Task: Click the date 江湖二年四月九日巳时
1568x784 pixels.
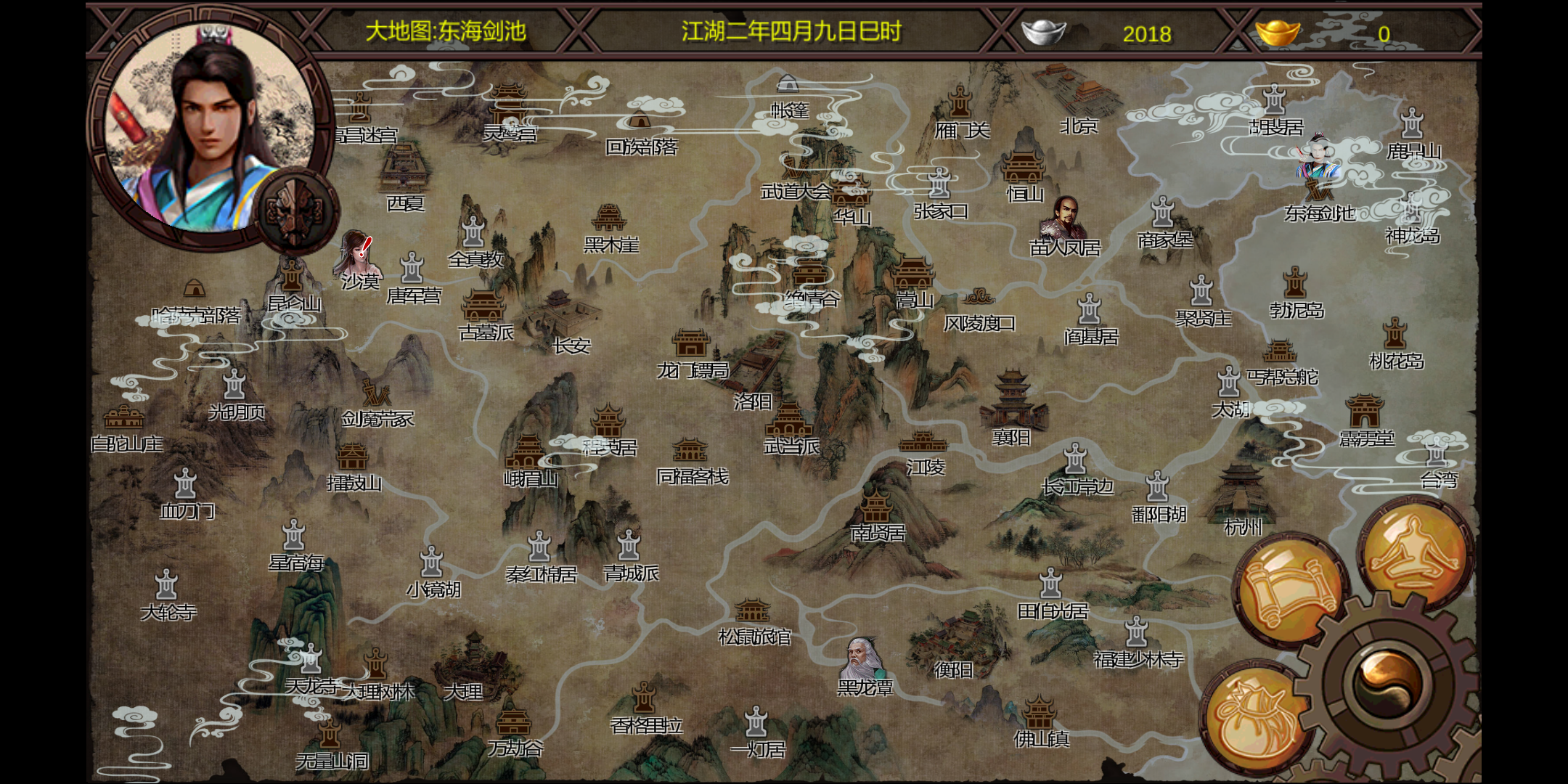Action: 791,30
